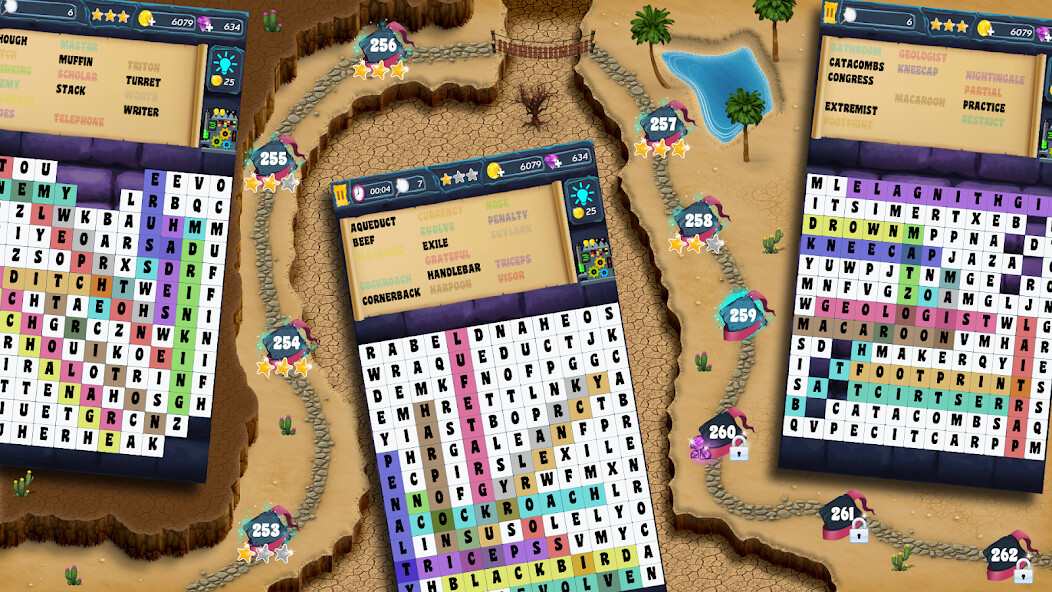Viewport: 1052px width, 592px height.
Task: Open level 253 on the map
Action: [266, 530]
